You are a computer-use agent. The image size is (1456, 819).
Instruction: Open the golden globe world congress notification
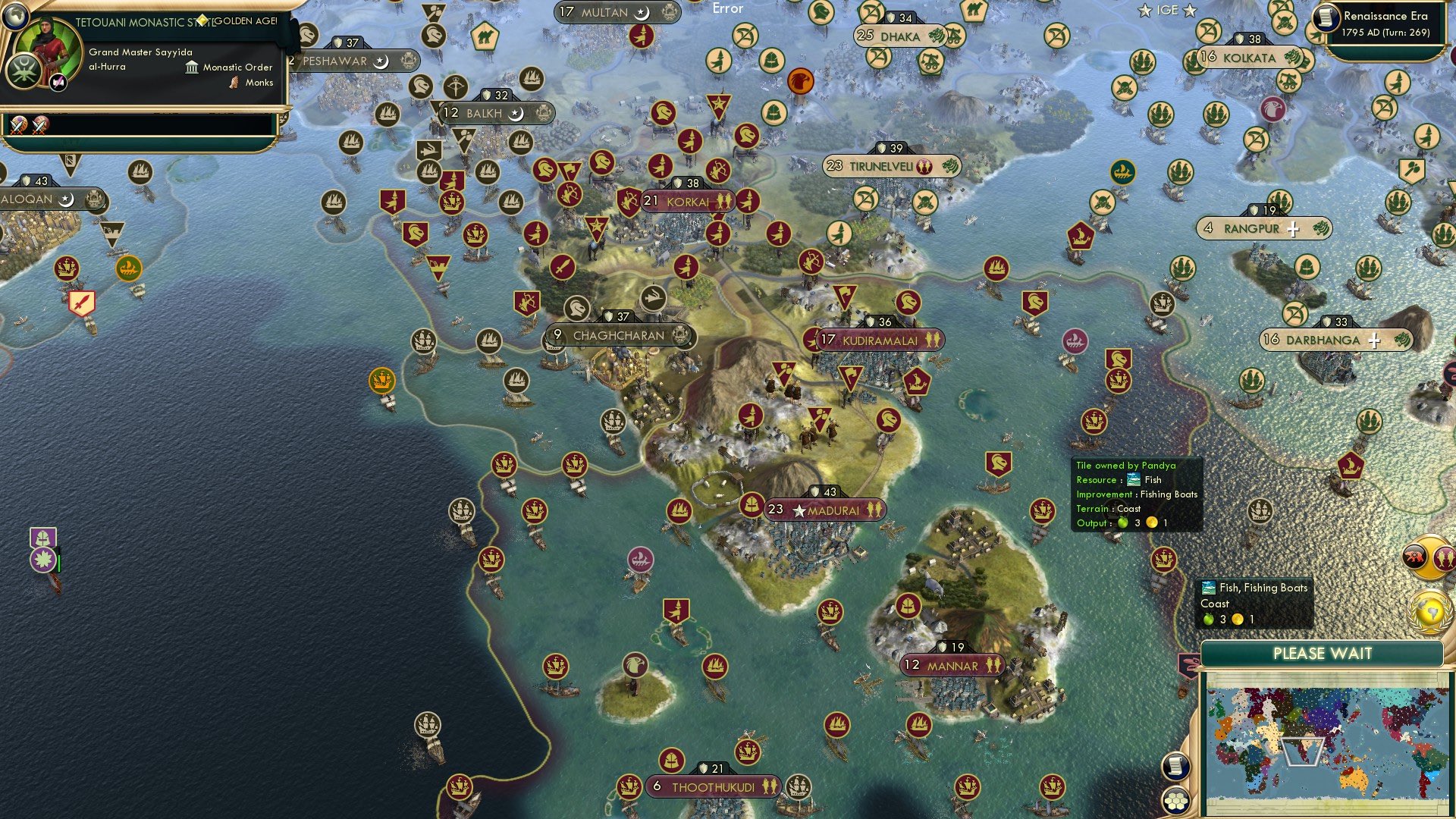pyautogui.click(x=1429, y=613)
